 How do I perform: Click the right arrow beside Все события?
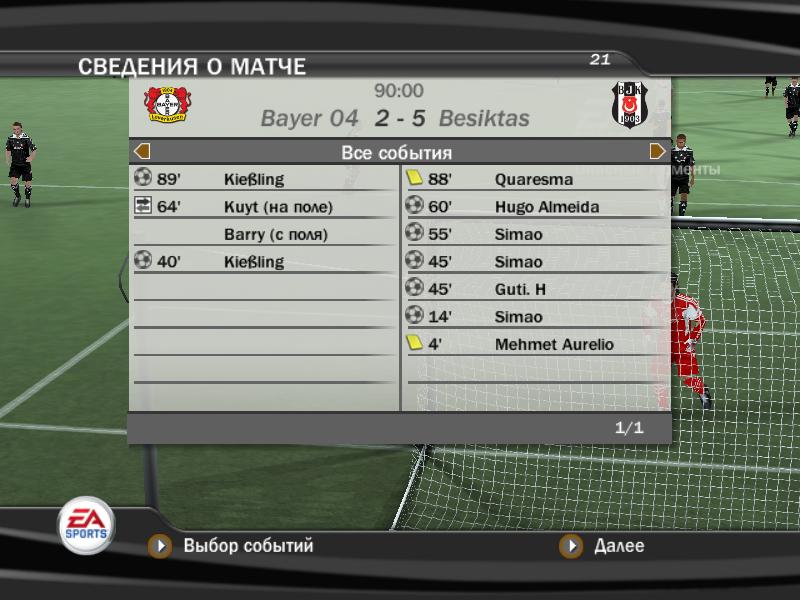657,152
